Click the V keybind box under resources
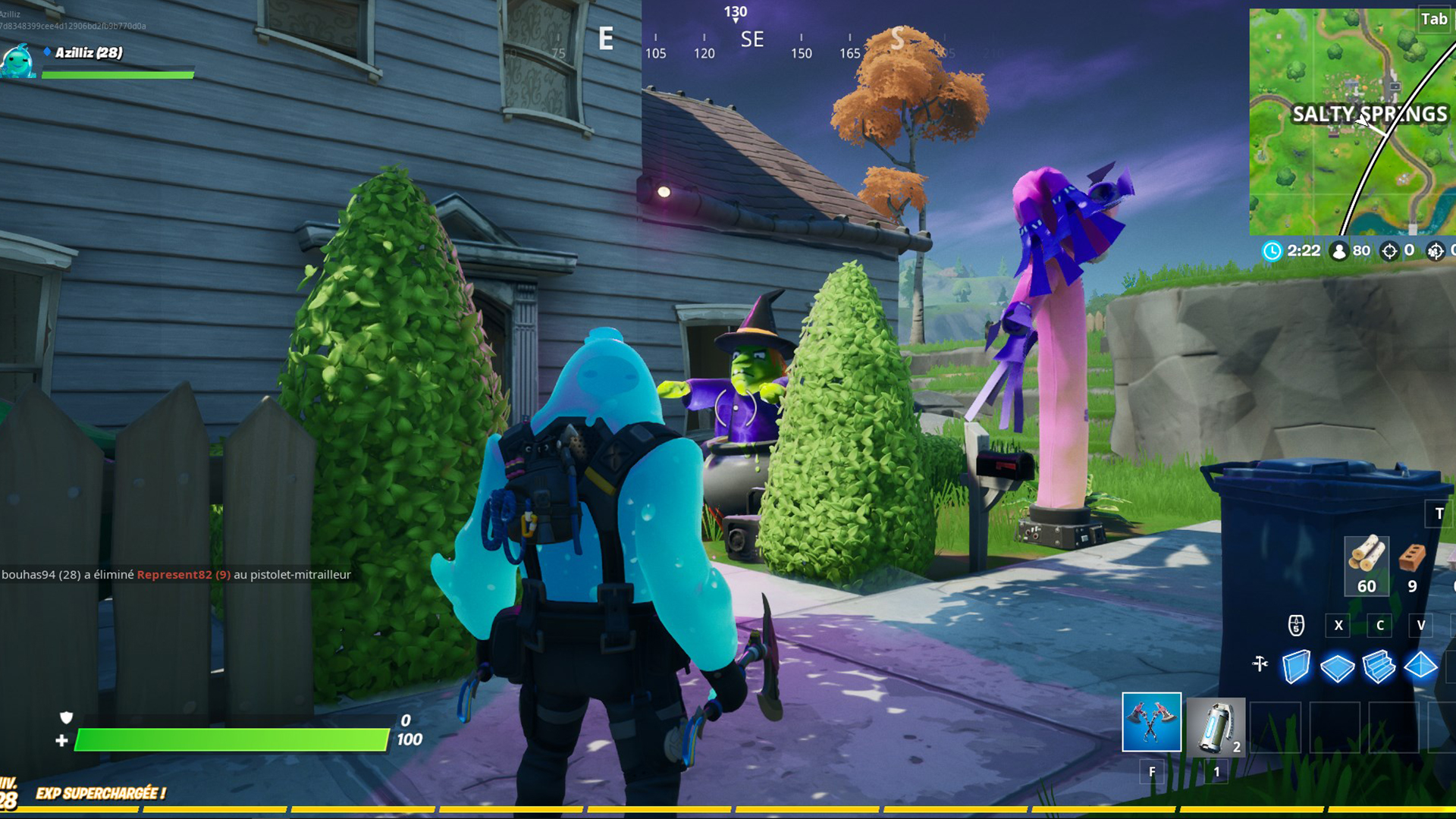This screenshot has width=1456, height=819. coord(1422,626)
